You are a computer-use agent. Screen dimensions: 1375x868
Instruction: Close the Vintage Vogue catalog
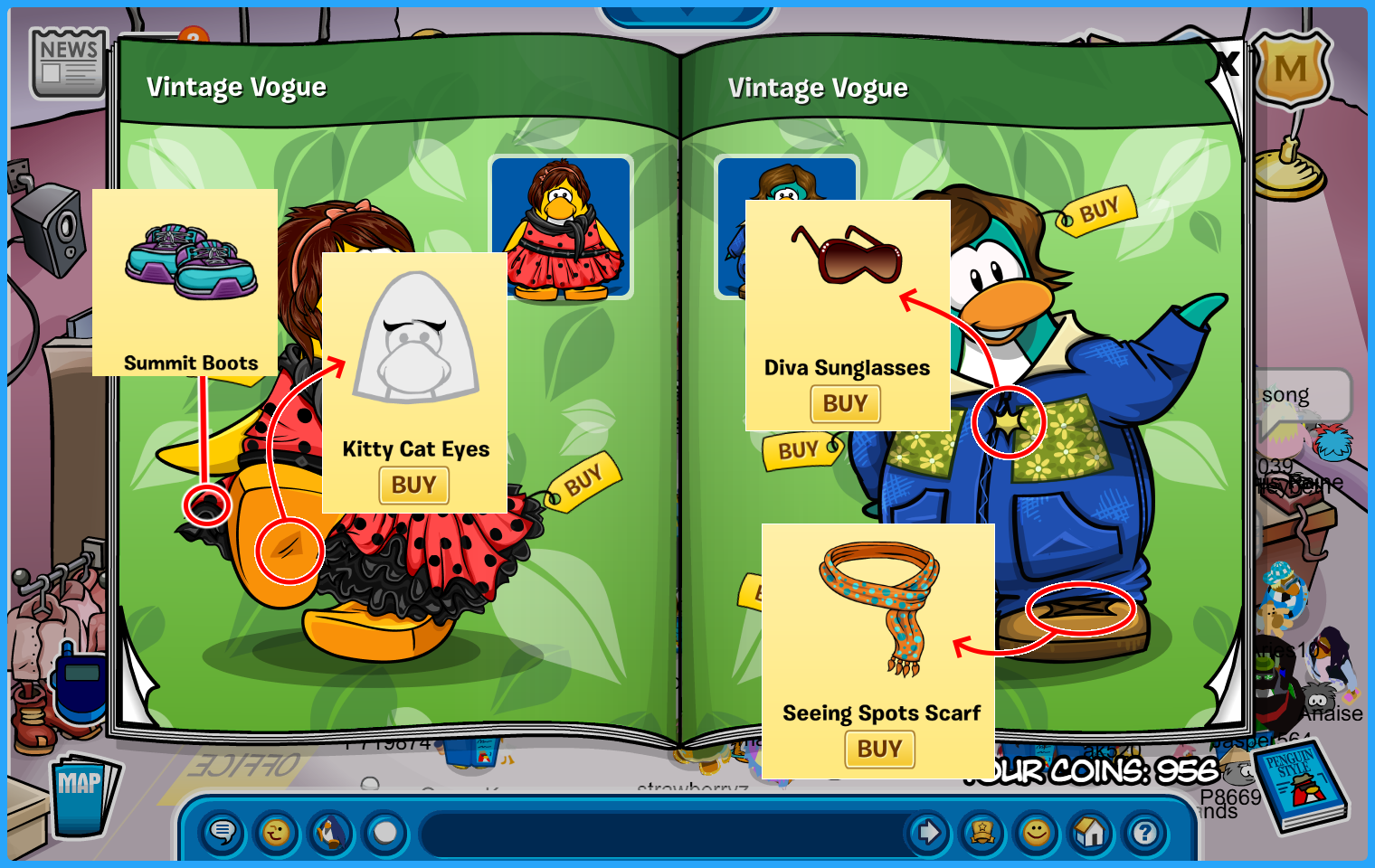pos(1228,63)
